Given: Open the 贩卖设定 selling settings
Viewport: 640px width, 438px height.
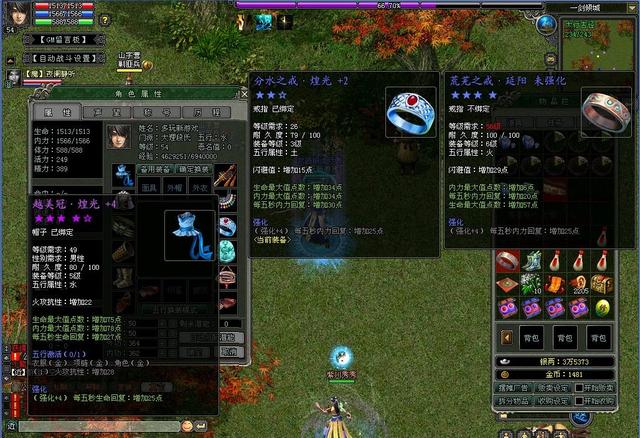Looking at the screenshot, I should [557, 387].
